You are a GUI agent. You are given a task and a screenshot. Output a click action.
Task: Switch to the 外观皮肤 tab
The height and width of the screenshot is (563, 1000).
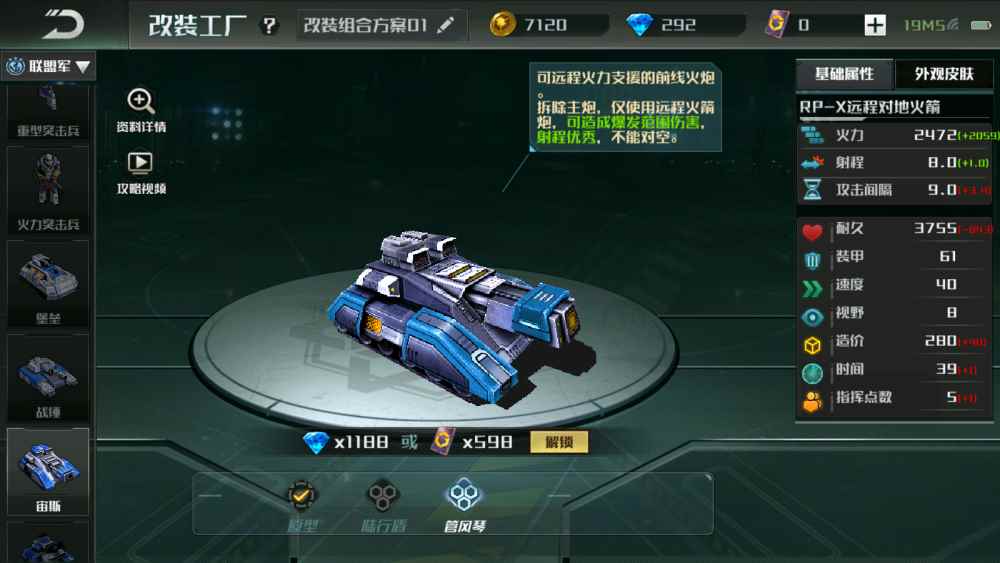coord(943,74)
